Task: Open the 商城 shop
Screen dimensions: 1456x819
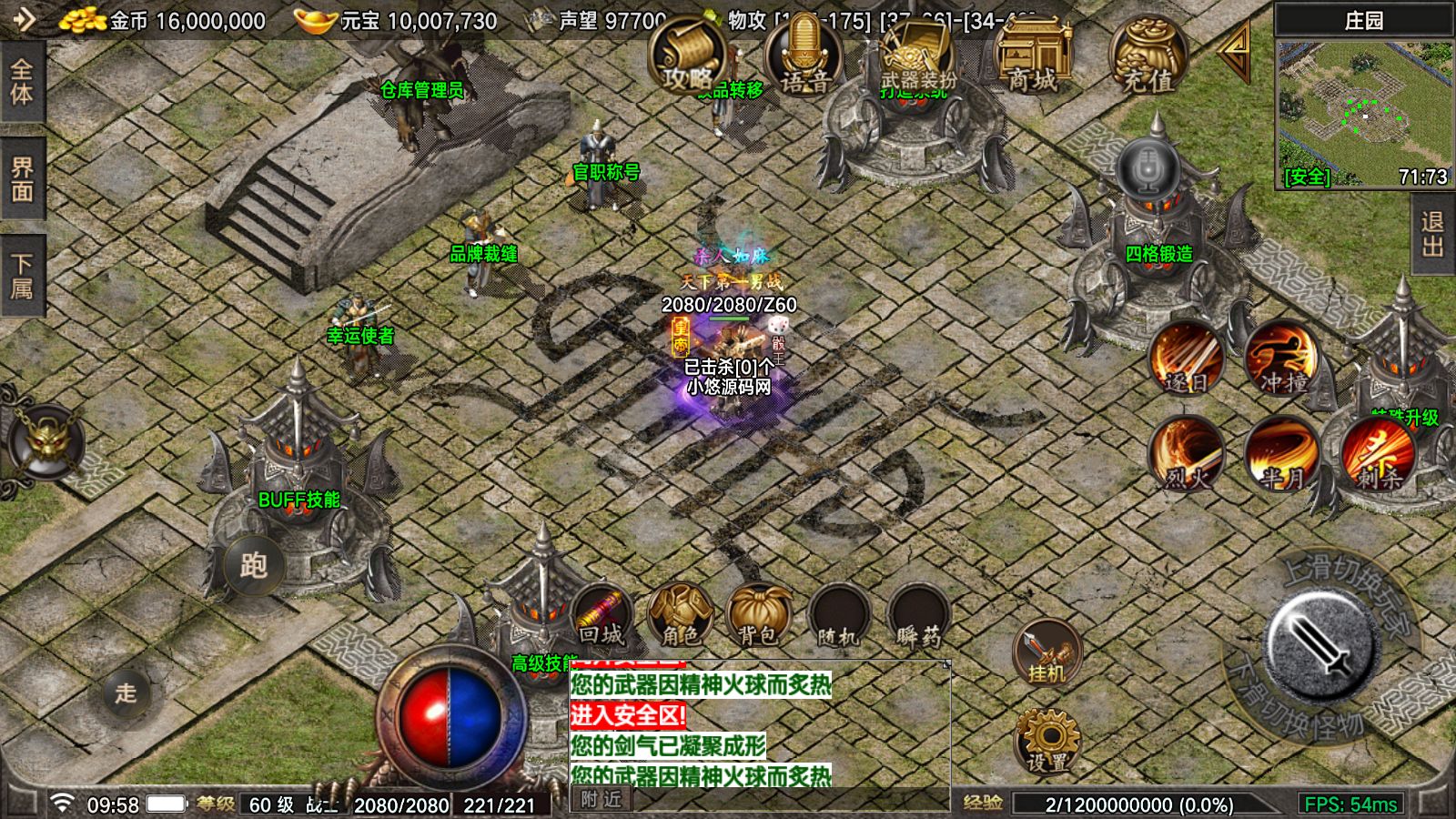Action: point(1033,56)
